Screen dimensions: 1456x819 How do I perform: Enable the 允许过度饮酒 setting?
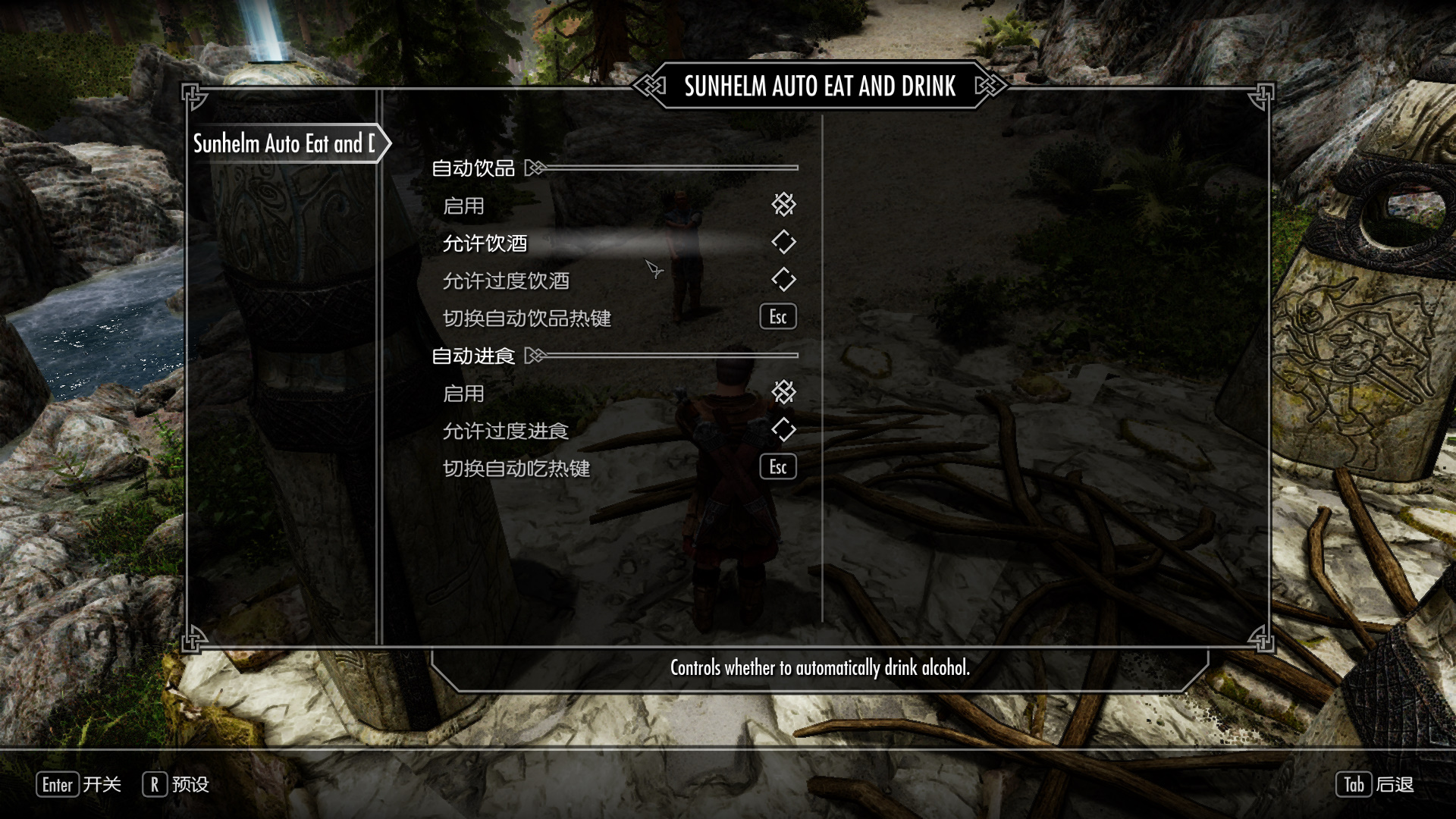click(x=783, y=280)
